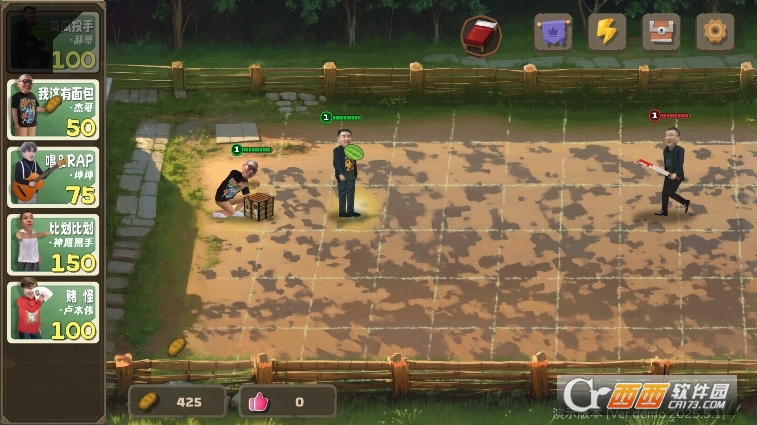This screenshot has height=425, width=757.
Task: Pick the 比划比划 unit card costing 150
Action: (54, 244)
